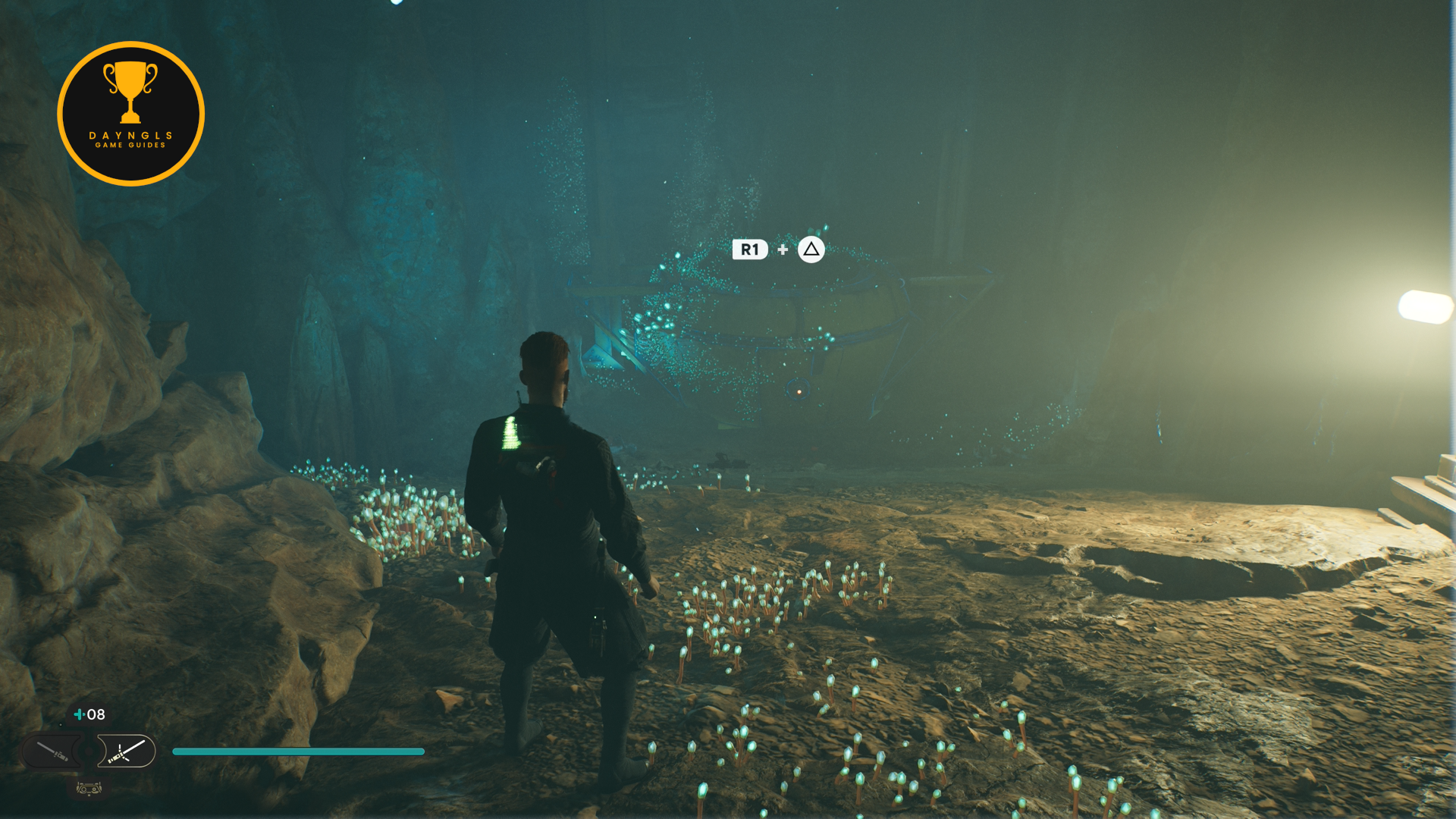Activate the BD-1 droid icon
This screenshot has height=819, width=1456.
pyautogui.click(x=89, y=789)
